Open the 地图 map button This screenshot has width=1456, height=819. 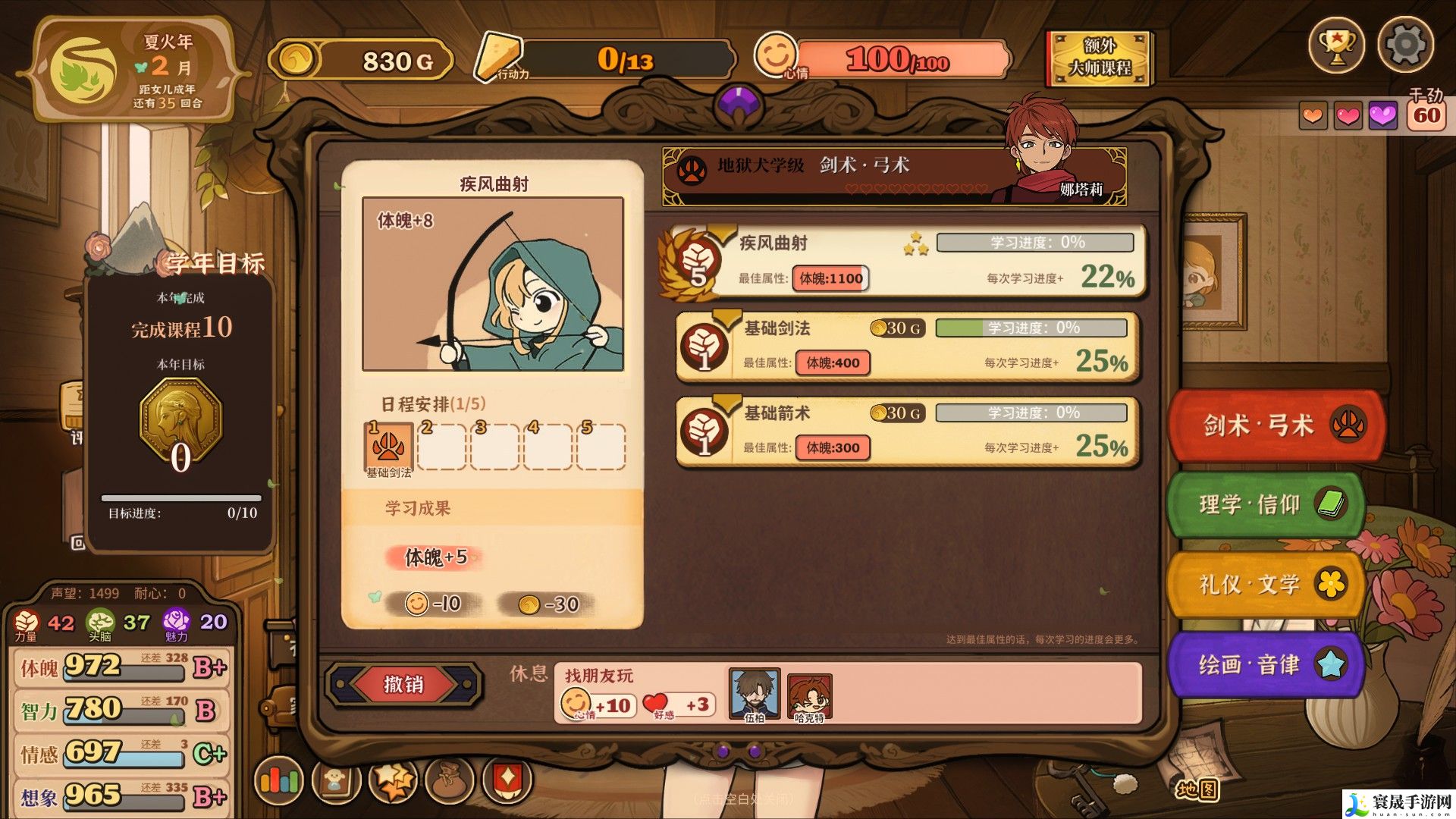[x=1197, y=789]
